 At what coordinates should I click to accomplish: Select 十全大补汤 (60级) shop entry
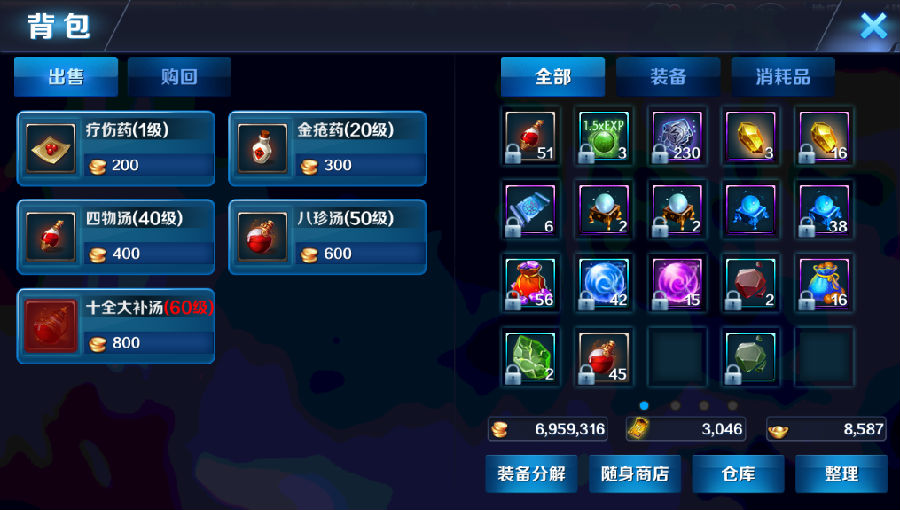(116, 326)
